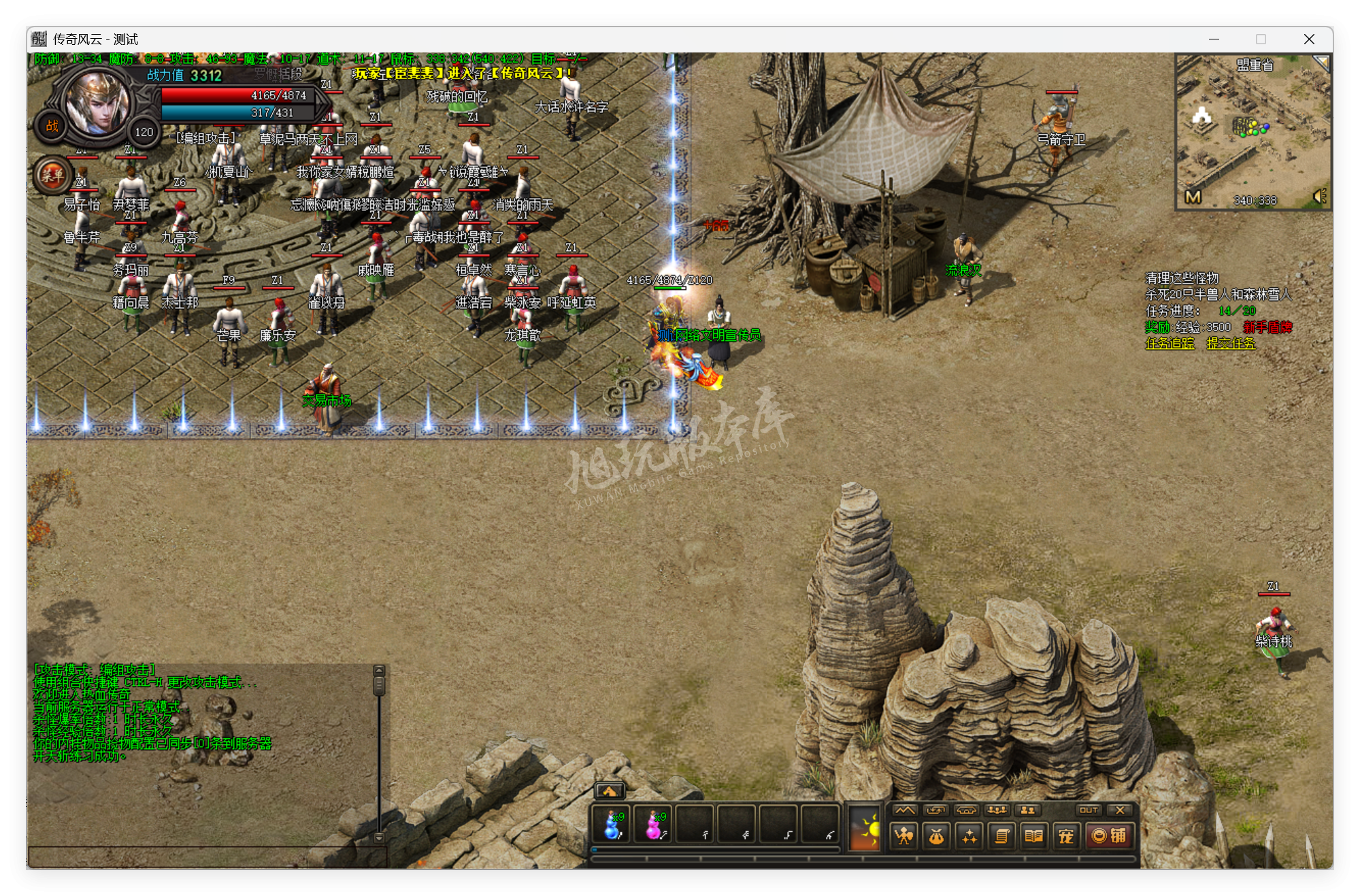Open the skills panel with the sparkles icon

(970, 835)
